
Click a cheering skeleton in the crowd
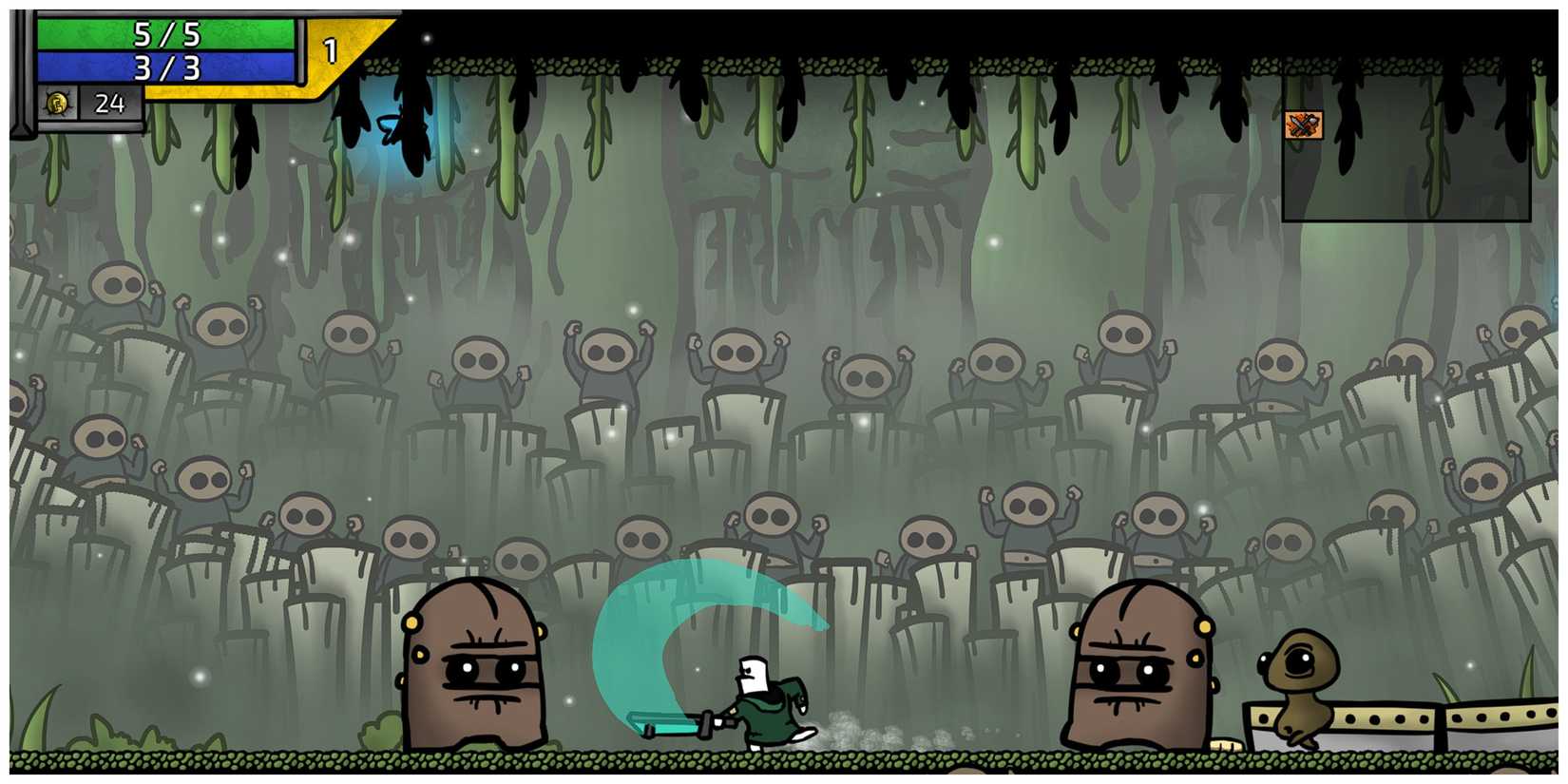605,352
